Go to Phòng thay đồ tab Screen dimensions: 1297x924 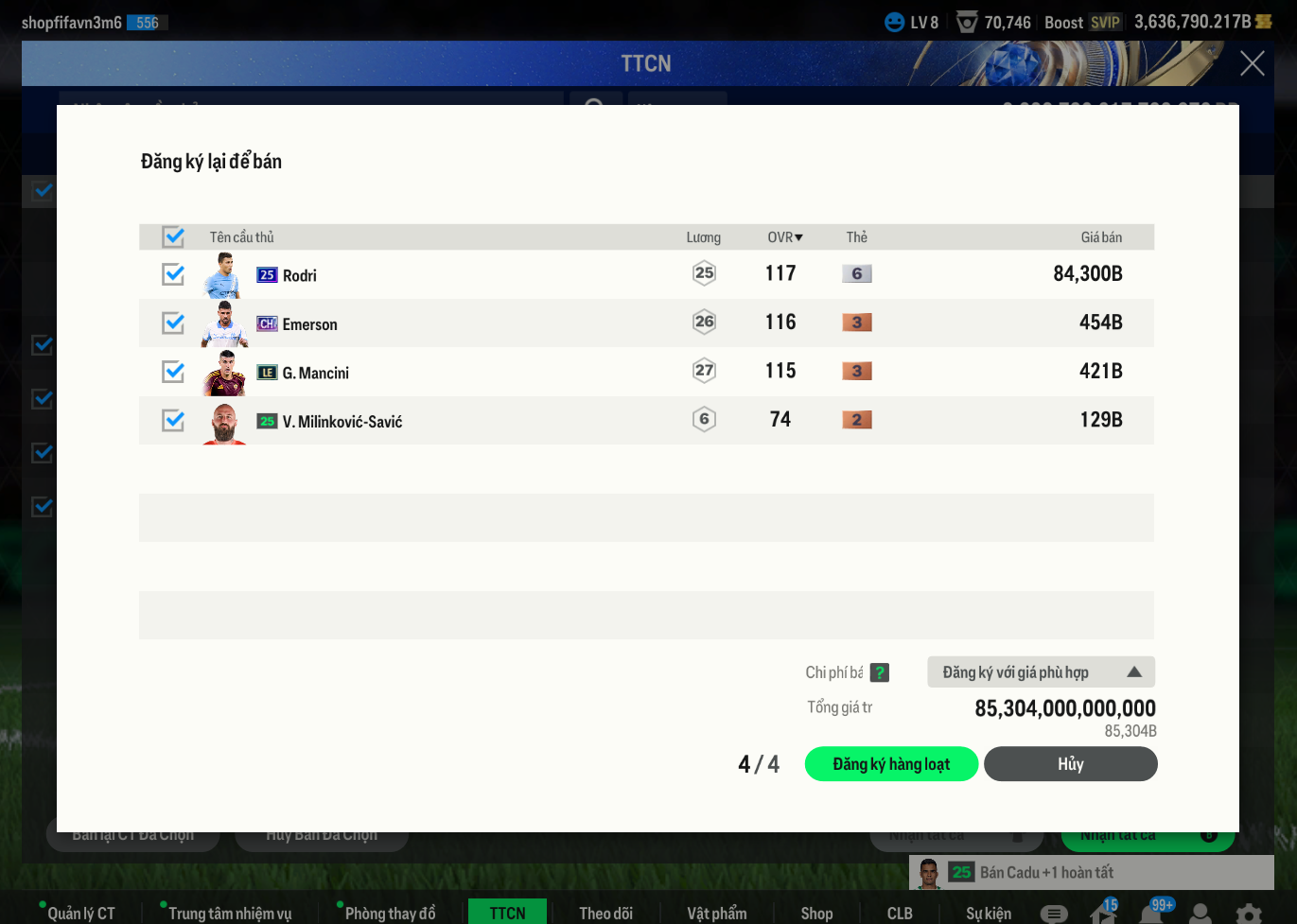tap(390, 913)
